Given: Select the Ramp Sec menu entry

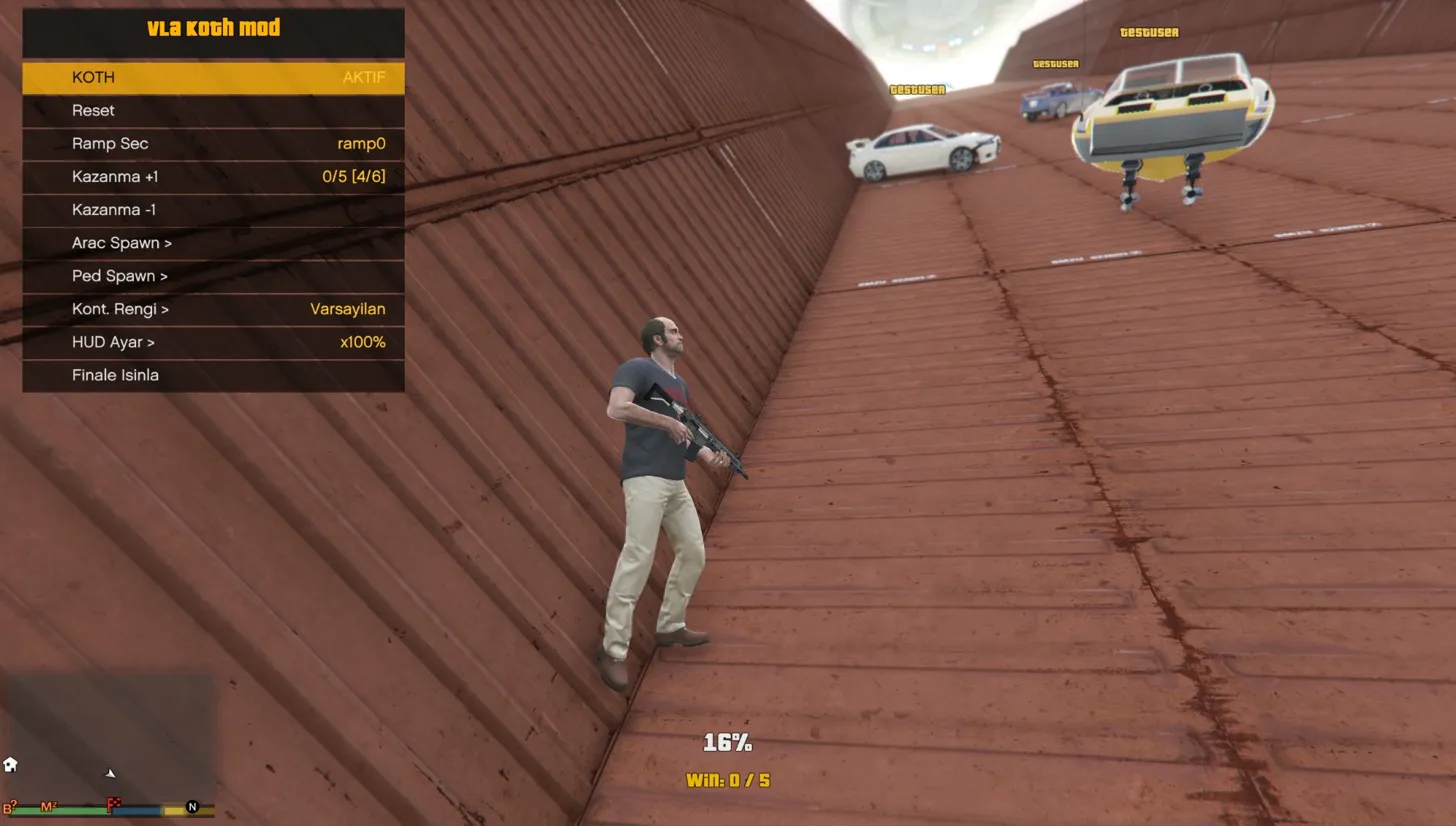Looking at the screenshot, I should pyautogui.click(x=212, y=143).
